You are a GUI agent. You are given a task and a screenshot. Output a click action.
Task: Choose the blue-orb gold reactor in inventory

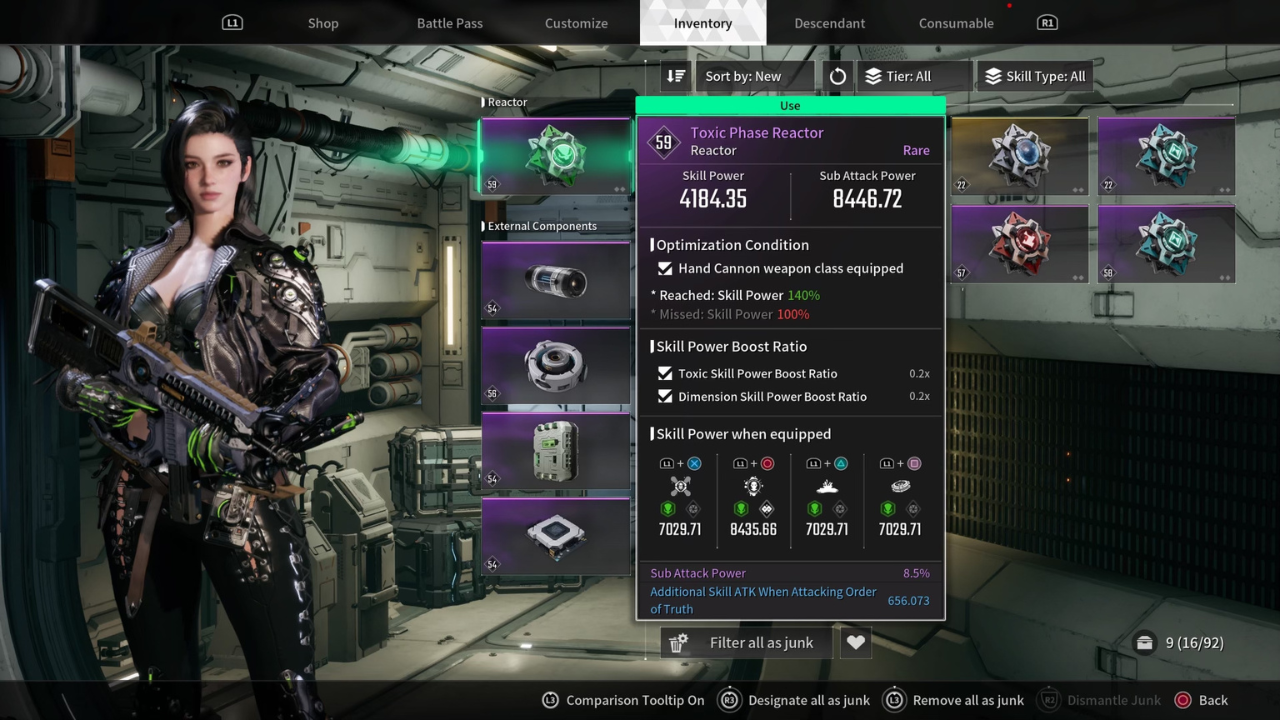1019,156
